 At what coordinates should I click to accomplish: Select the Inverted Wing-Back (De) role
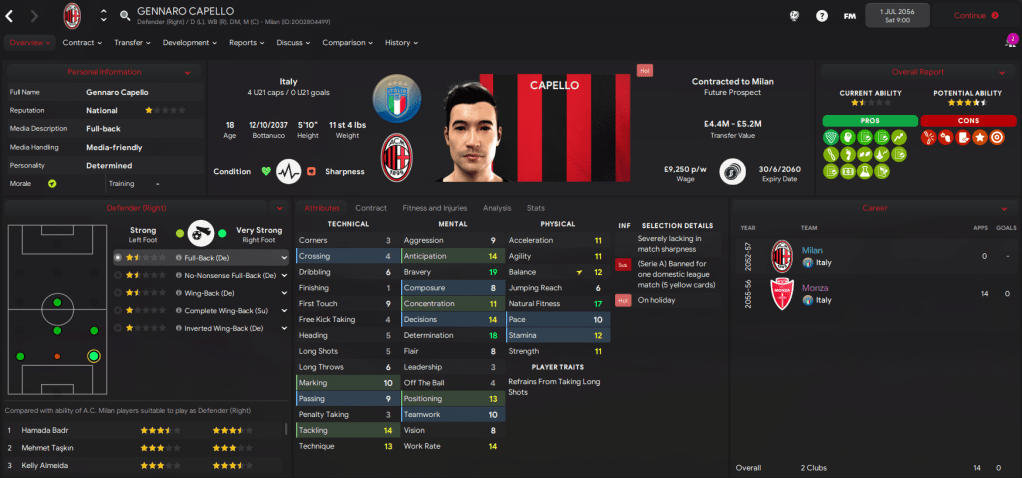coord(228,327)
